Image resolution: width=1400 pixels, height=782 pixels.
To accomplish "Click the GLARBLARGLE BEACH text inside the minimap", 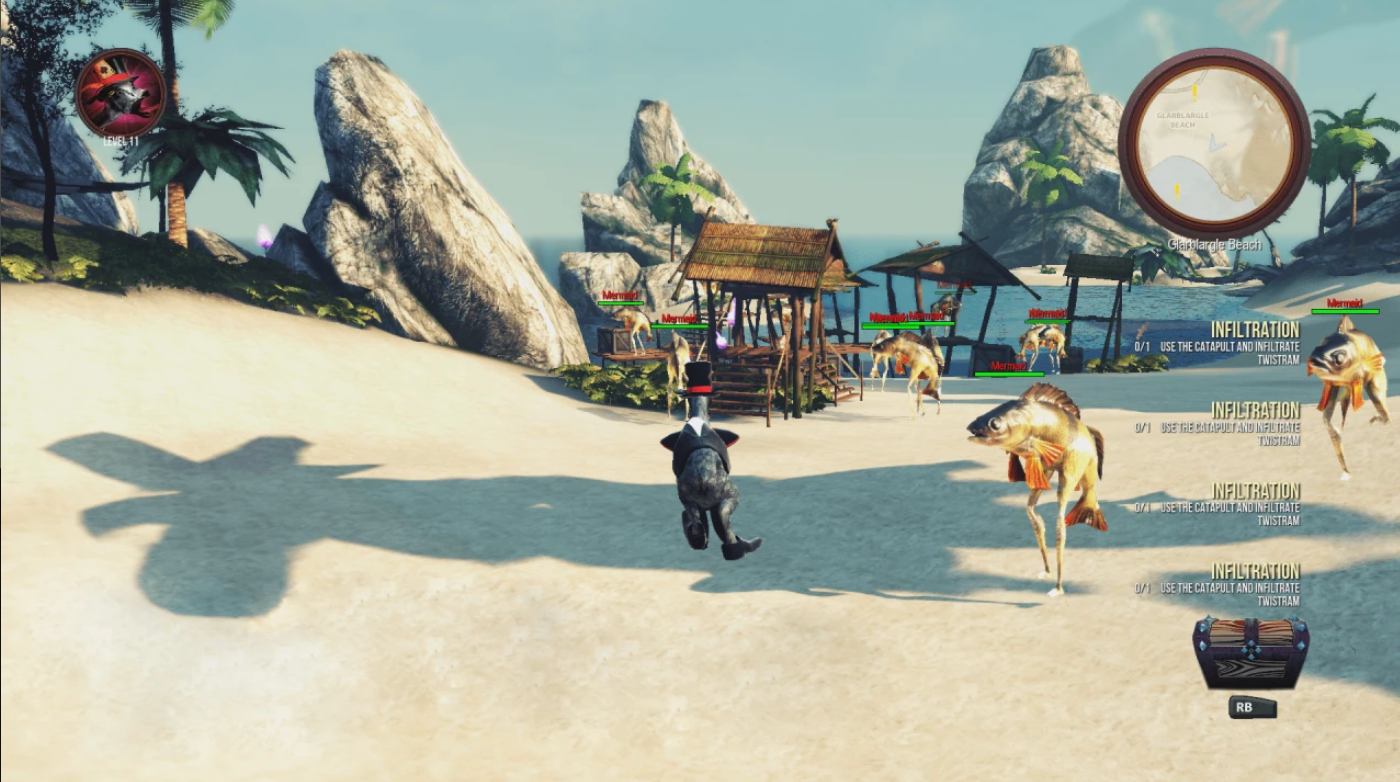I will 1183,119.
